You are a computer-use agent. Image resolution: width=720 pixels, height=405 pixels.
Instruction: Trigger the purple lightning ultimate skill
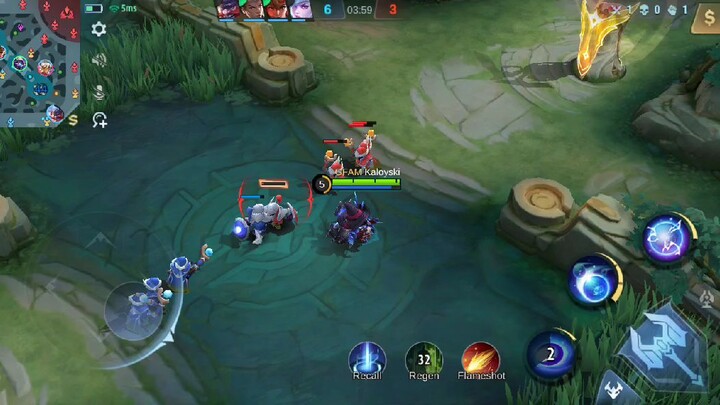(667, 238)
